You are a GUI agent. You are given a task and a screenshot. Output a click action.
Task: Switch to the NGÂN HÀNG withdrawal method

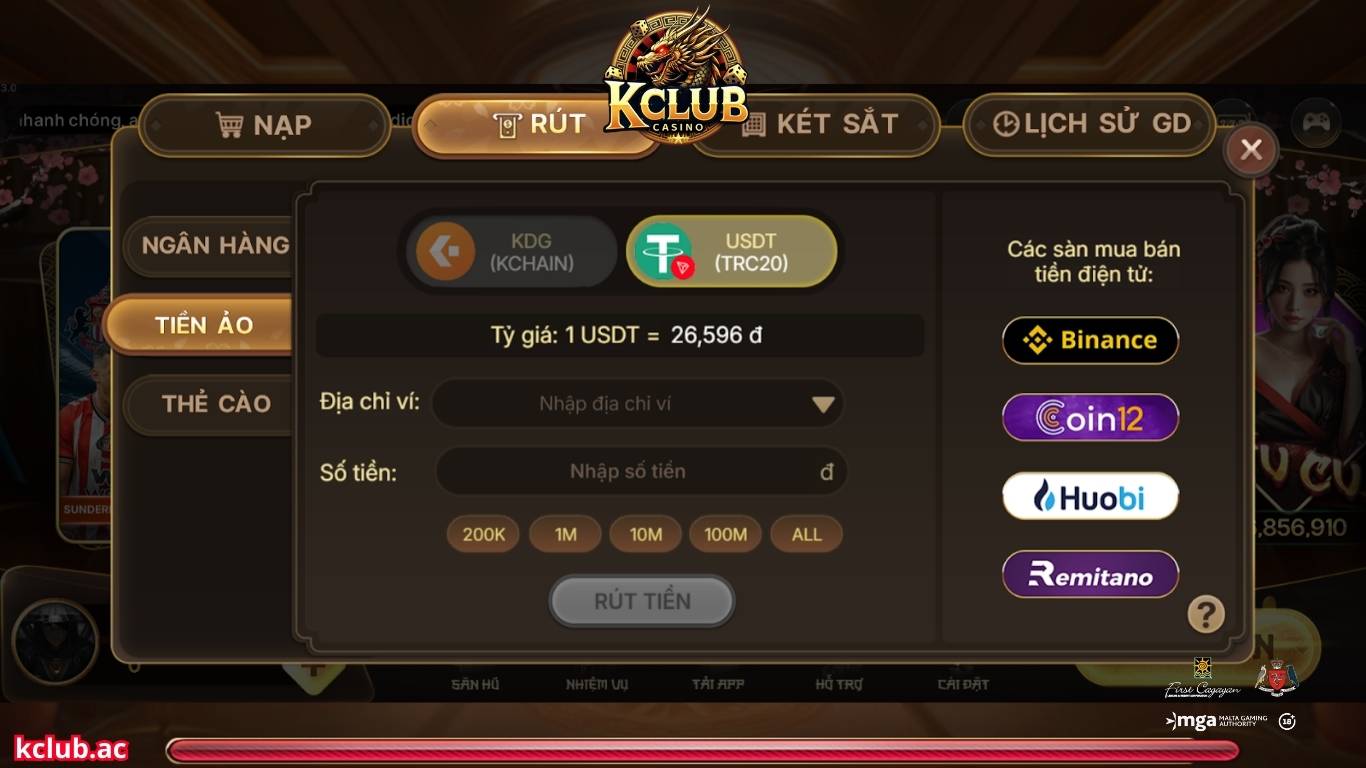(x=213, y=243)
